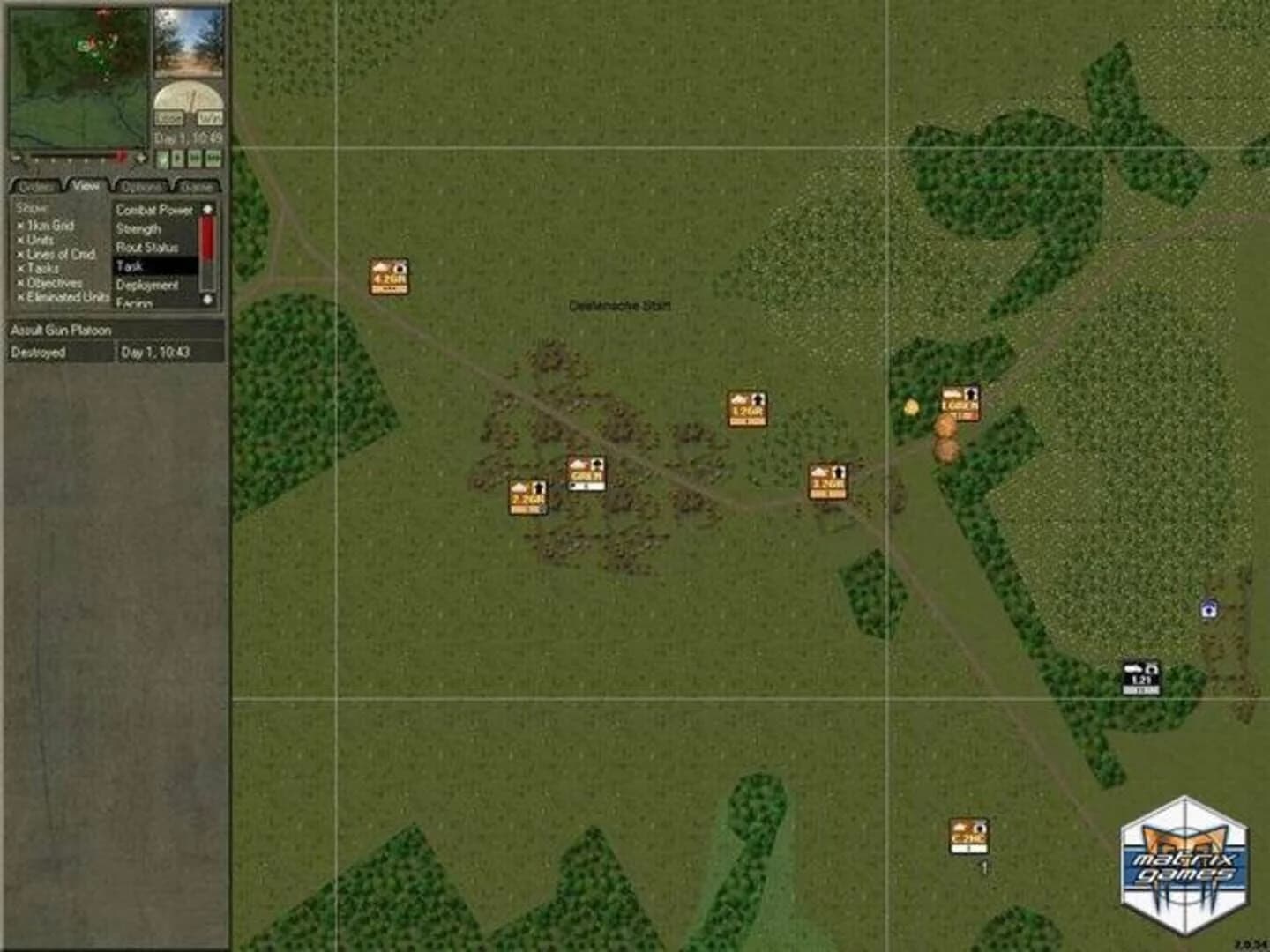
Task: Click the 3.26R unit counter
Action: click(827, 483)
